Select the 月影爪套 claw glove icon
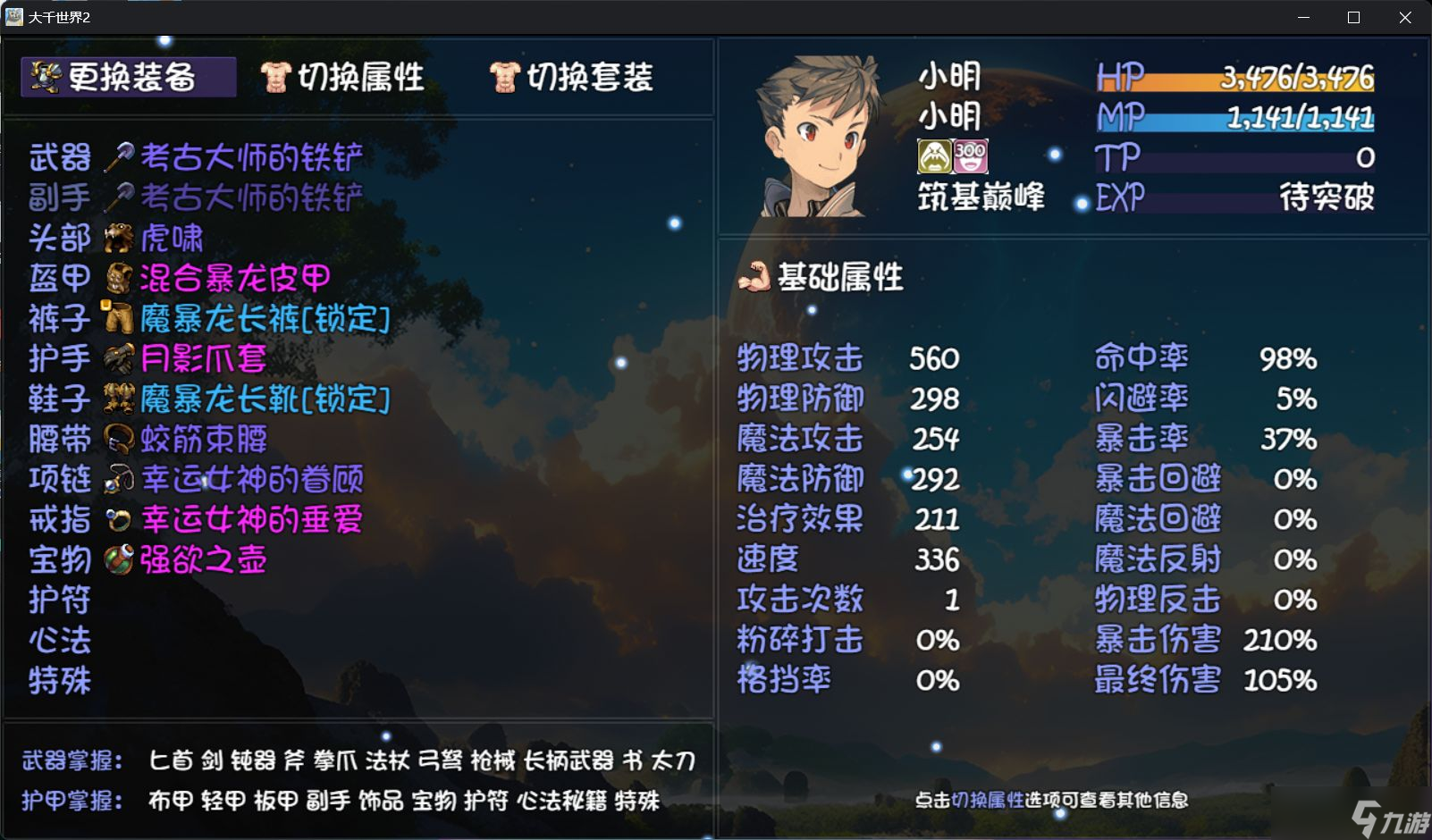 (x=120, y=357)
